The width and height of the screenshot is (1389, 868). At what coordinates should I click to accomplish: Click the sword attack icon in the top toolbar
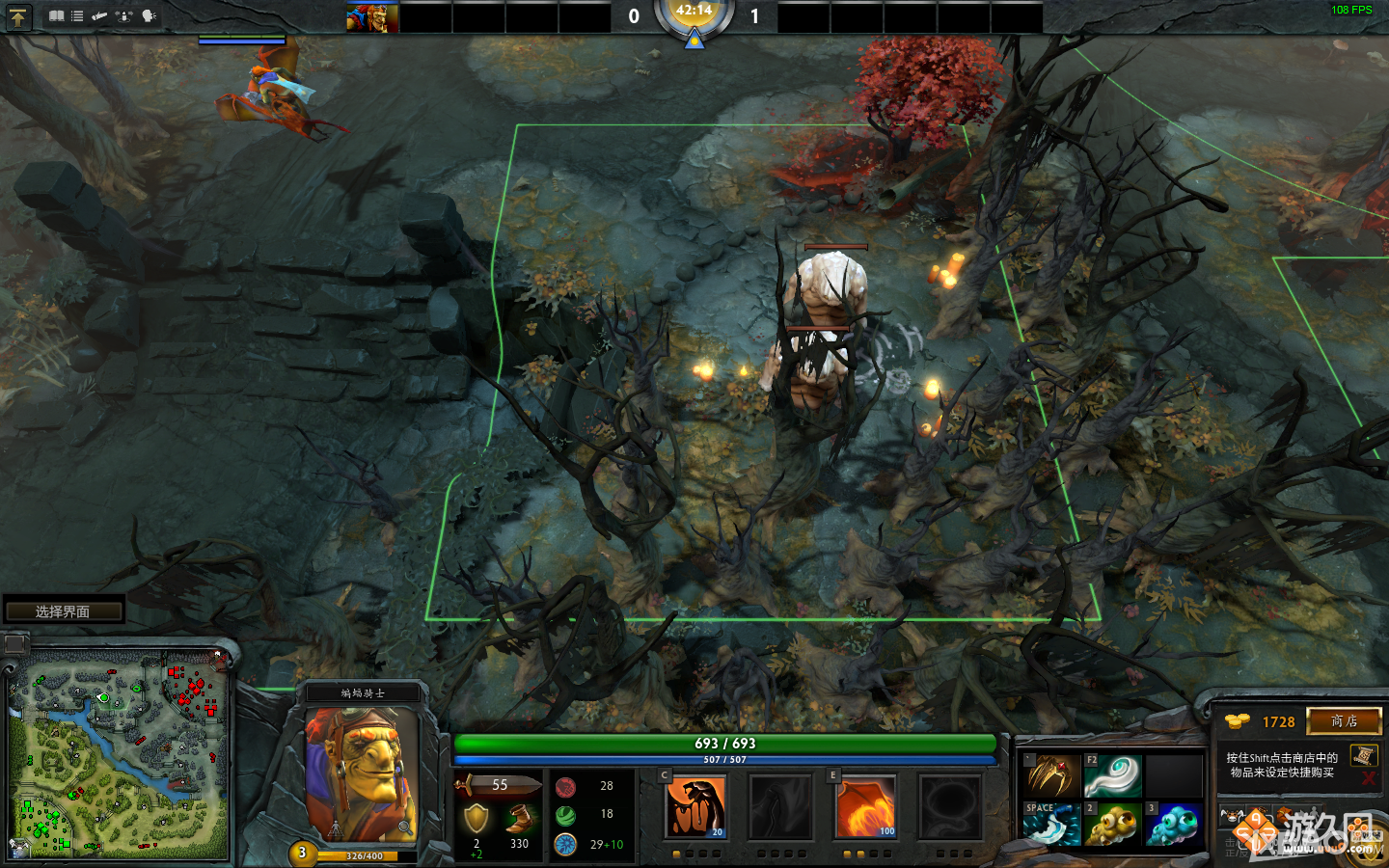[99, 16]
